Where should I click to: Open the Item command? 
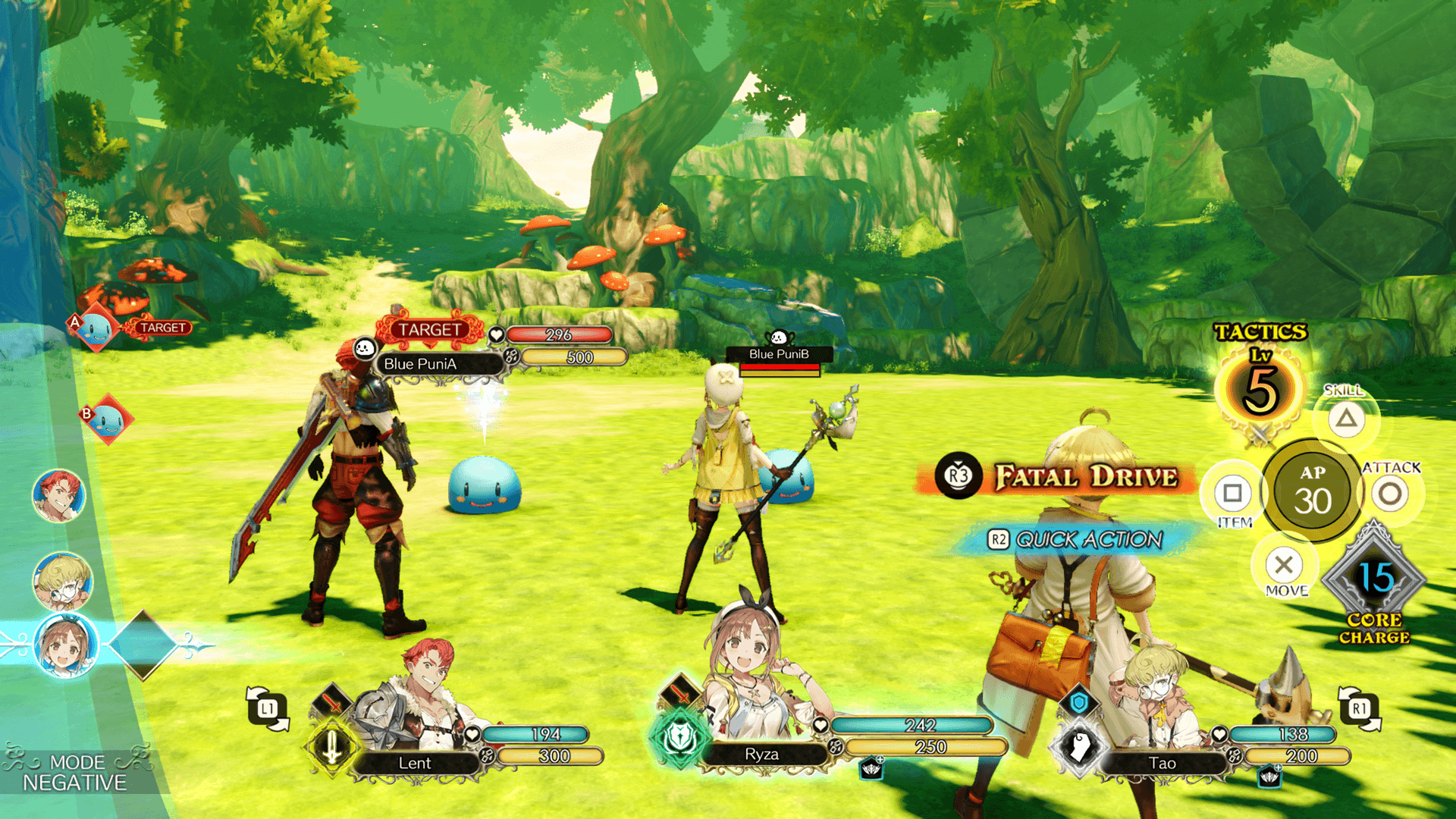tap(1232, 494)
